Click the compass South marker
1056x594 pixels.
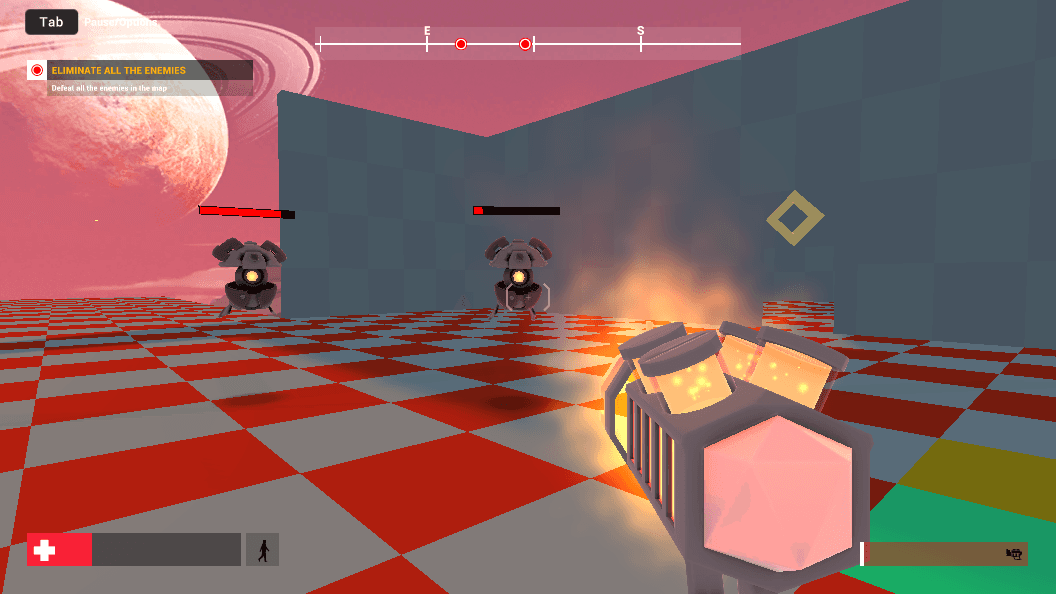(641, 32)
